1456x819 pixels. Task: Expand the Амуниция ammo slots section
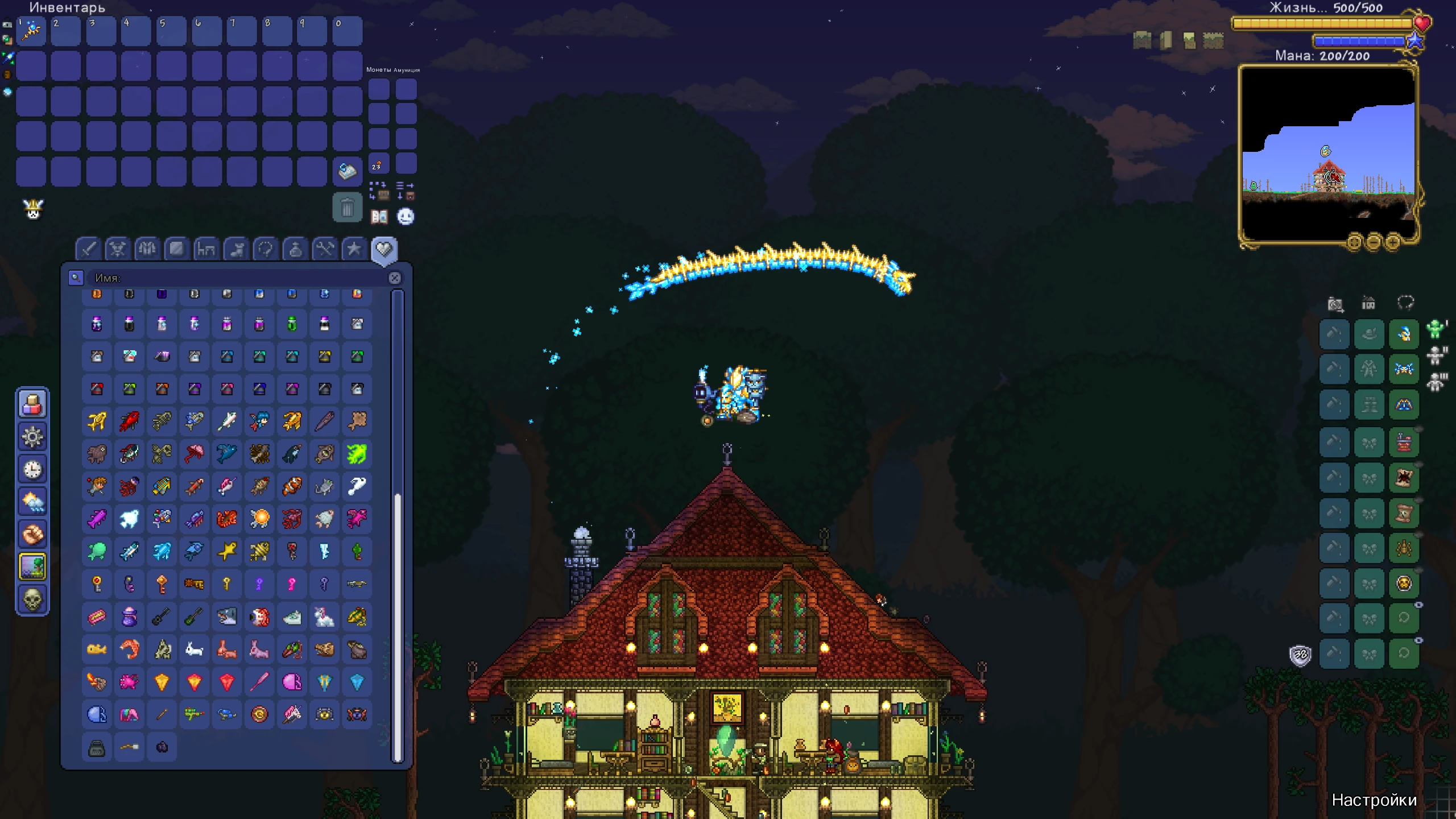pyautogui.click(x=407, y=70)
